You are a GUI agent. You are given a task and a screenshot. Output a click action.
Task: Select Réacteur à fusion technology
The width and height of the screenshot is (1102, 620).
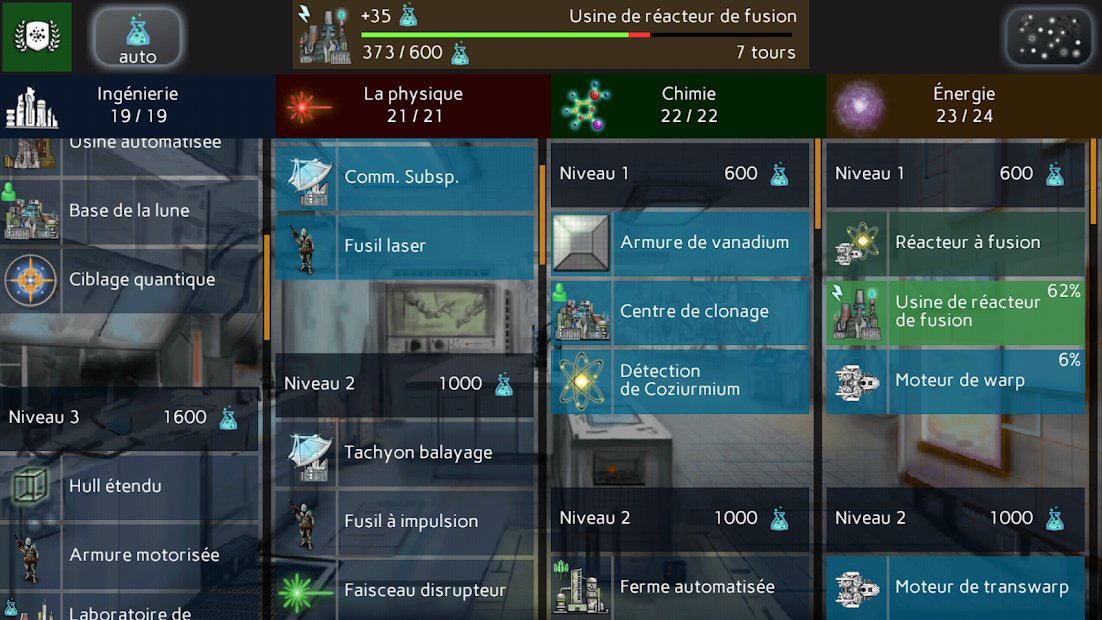coord(955,242)
